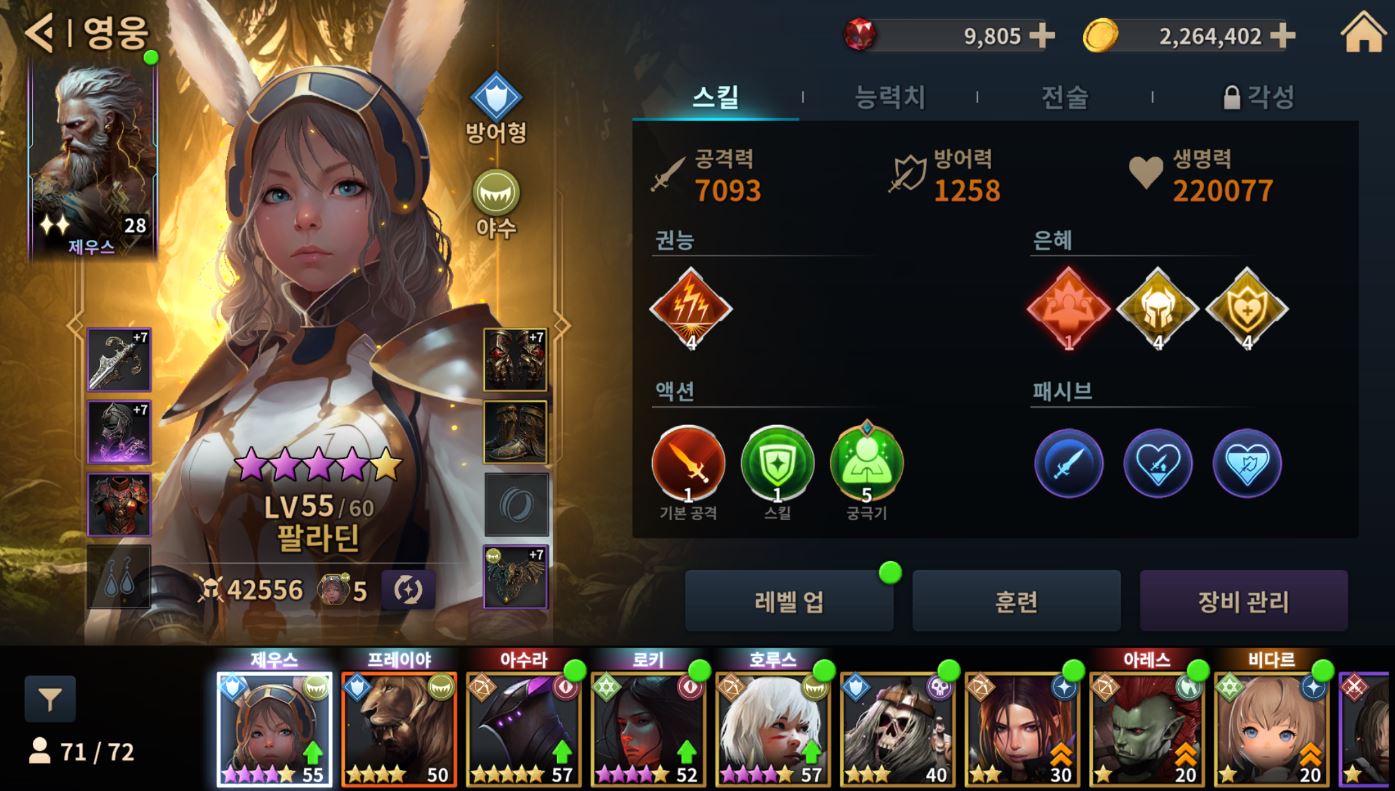Image resolution: width=1395 pixels, height=791 pixels.
Task: Inspect the 궁극기 ultimate skill icon
Action: [x=866, y=464]
